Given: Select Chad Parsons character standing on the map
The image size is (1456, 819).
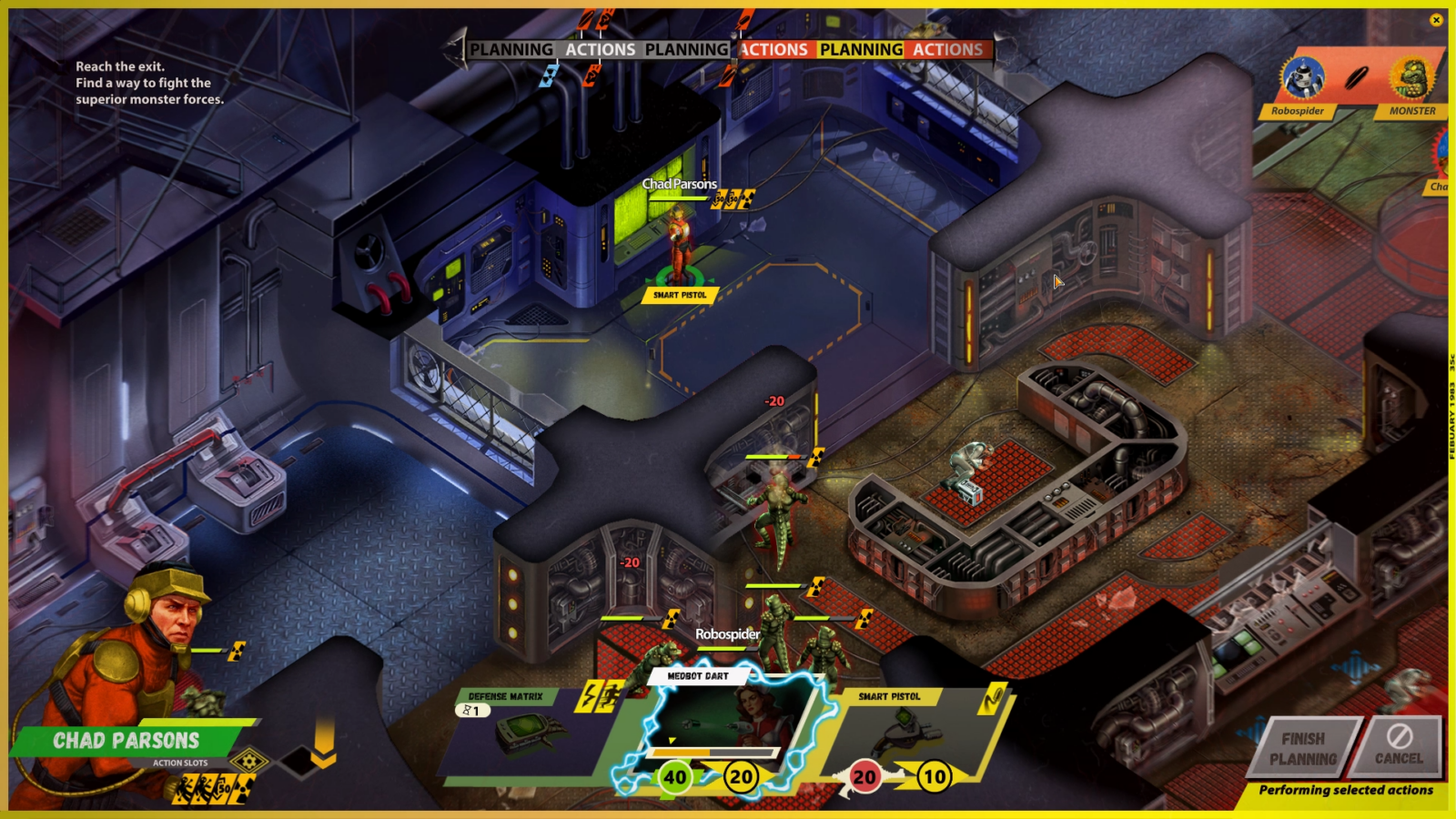Looking at the screenshot, I should coord(678,241).
